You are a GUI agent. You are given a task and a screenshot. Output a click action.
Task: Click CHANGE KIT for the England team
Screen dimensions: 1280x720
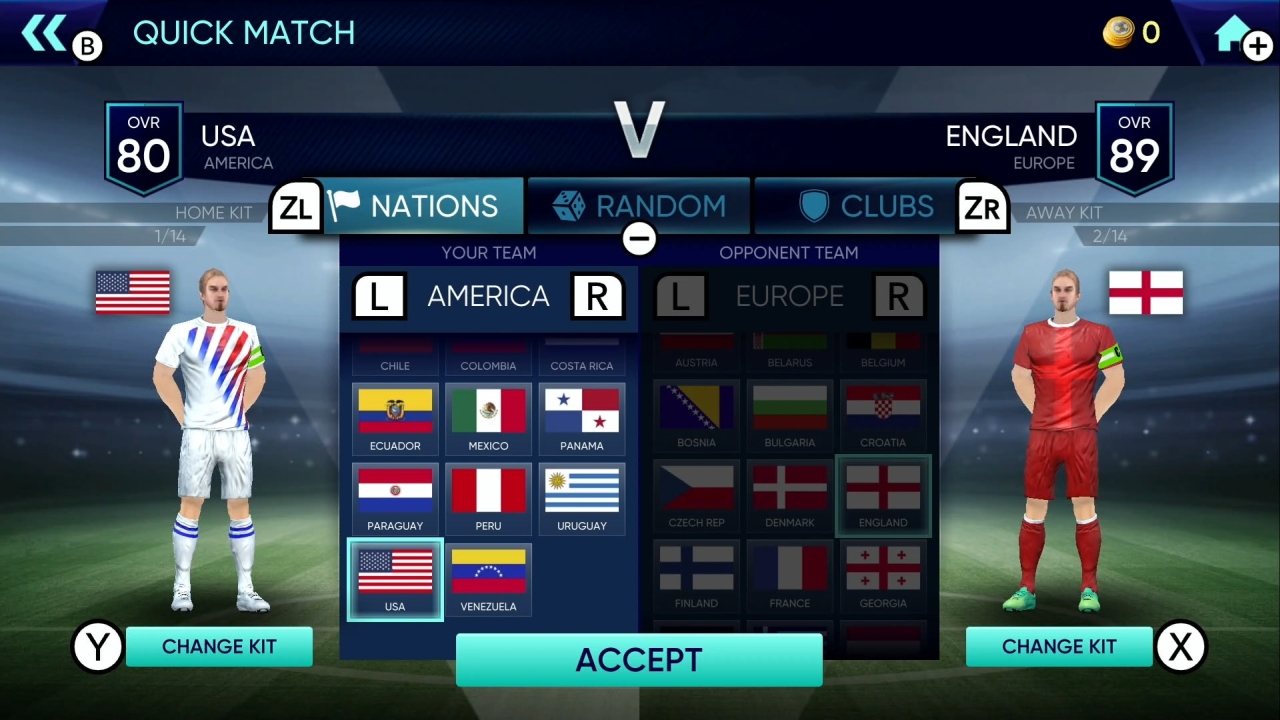1059,647
